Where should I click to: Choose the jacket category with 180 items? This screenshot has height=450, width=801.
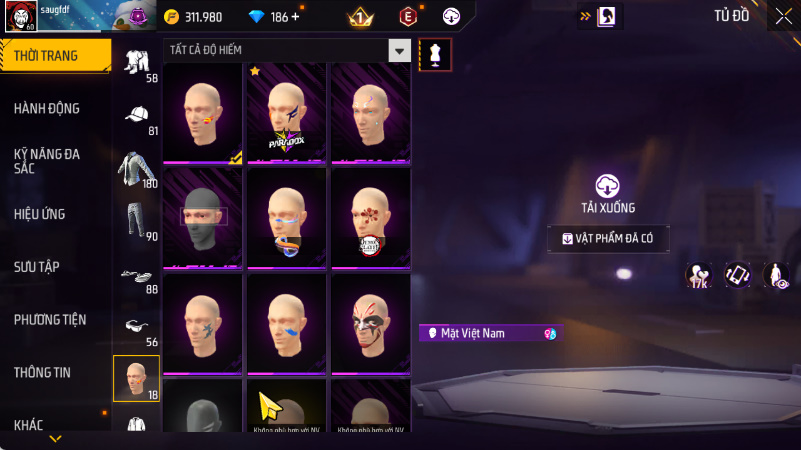(x=136, y=170)
